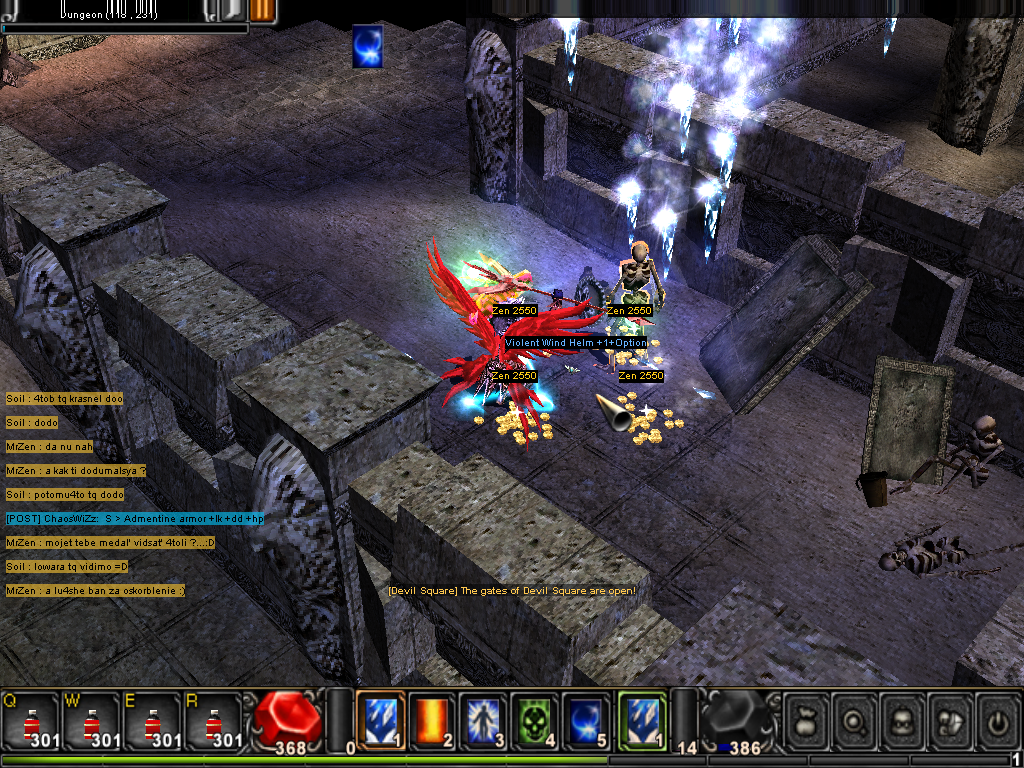Screen dimensions: 1024x768
Task: Activate the glowing figure skill in slot 3
Action: click(484, 719)
